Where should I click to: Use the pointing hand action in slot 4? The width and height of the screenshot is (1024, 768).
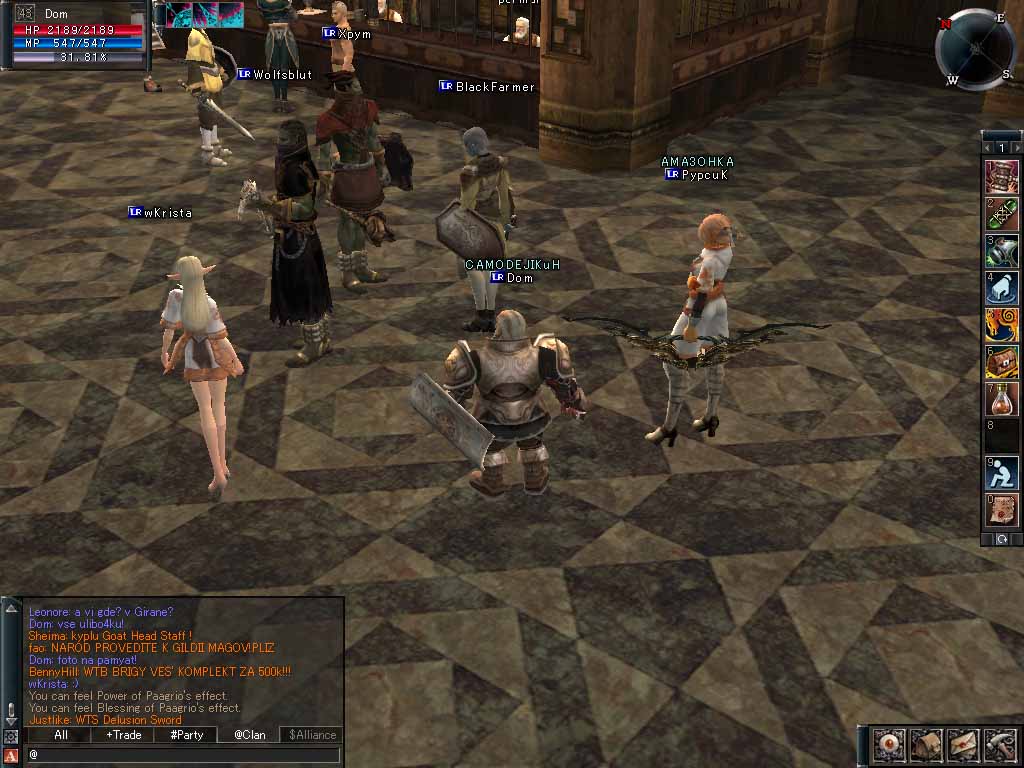coord(1002,288)
